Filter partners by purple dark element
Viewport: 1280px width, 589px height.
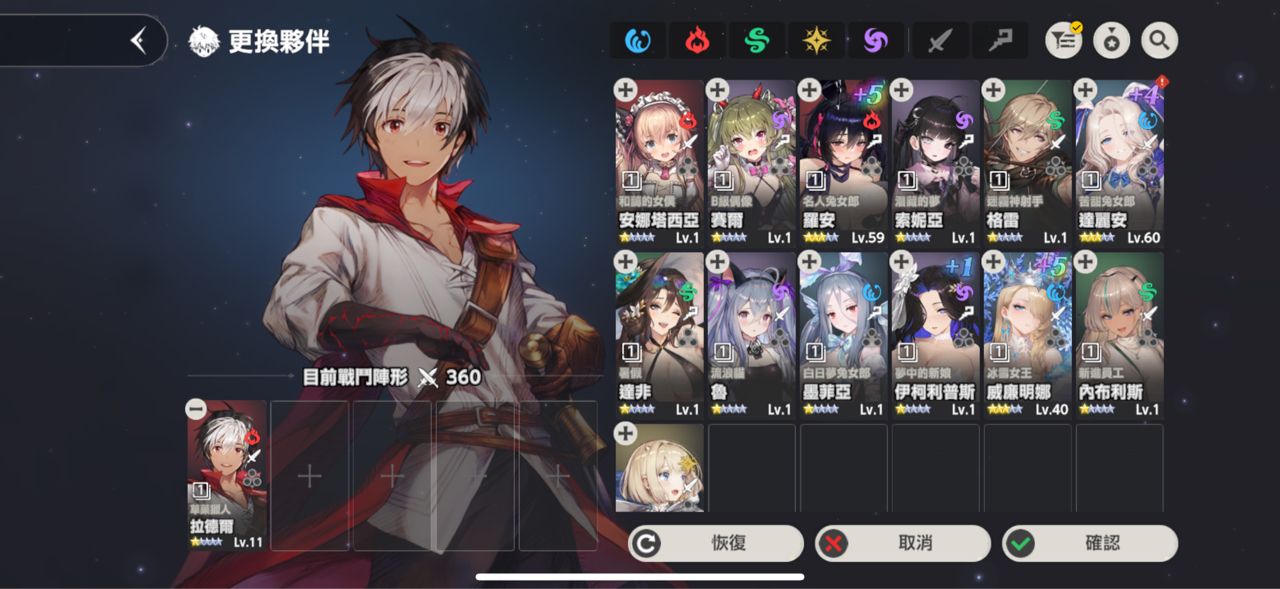(x=876, y=41)
